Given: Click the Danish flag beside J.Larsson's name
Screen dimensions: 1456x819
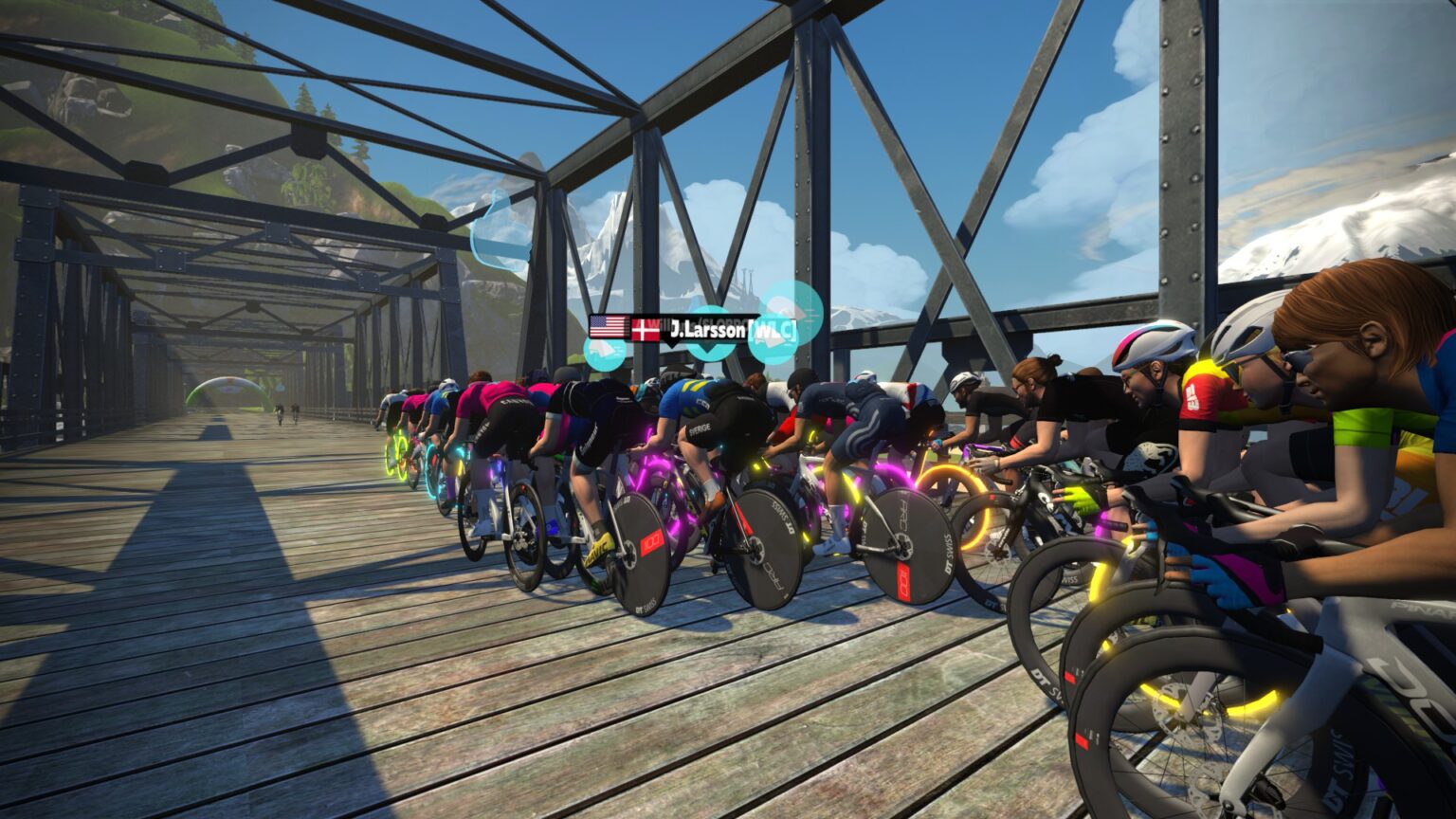Looking at the screenshot, I should tap(646, 329).
